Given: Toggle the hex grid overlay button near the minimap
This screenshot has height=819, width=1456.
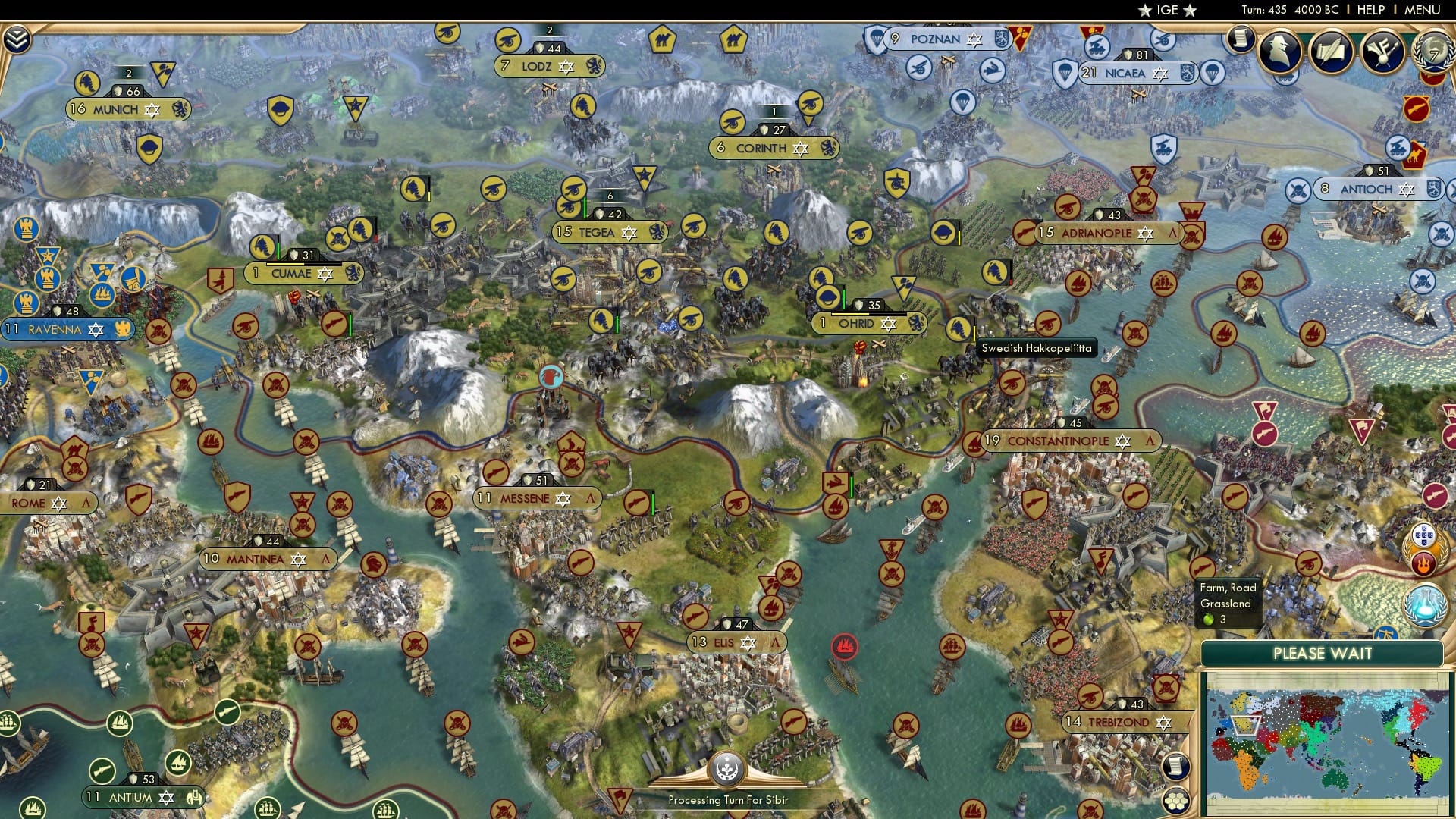Looking at the screenshot, I should click(x=1177, y=801).
